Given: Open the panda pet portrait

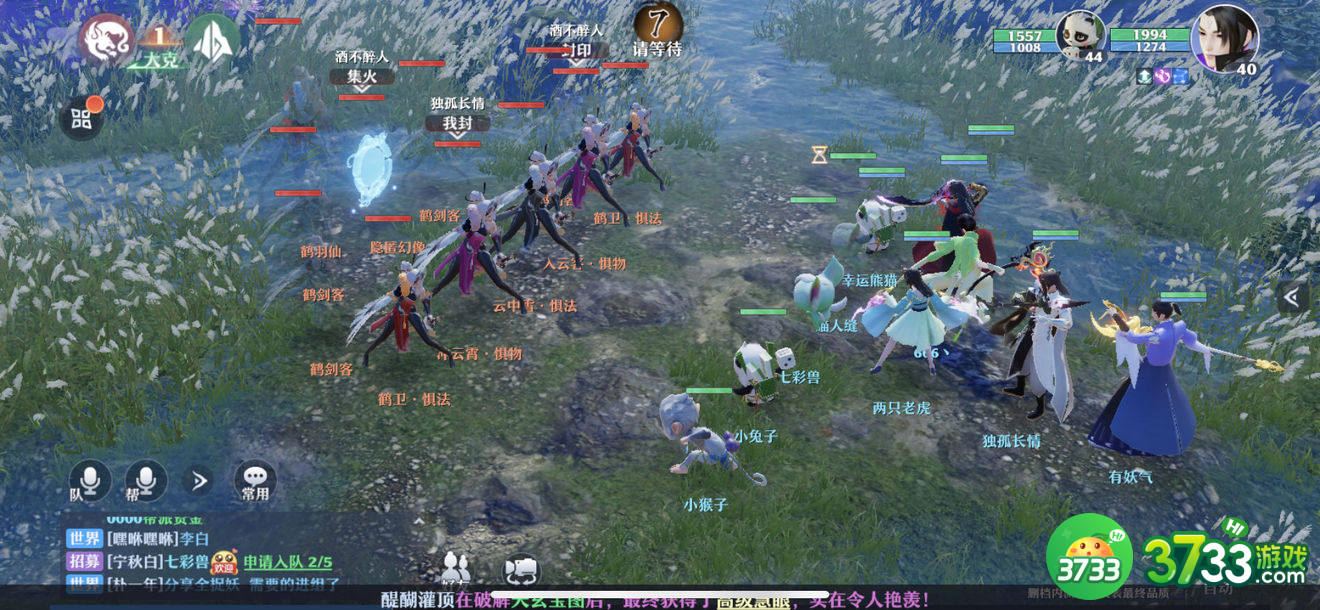Looking at the screenshot, I should click(x=1082, y=36).
